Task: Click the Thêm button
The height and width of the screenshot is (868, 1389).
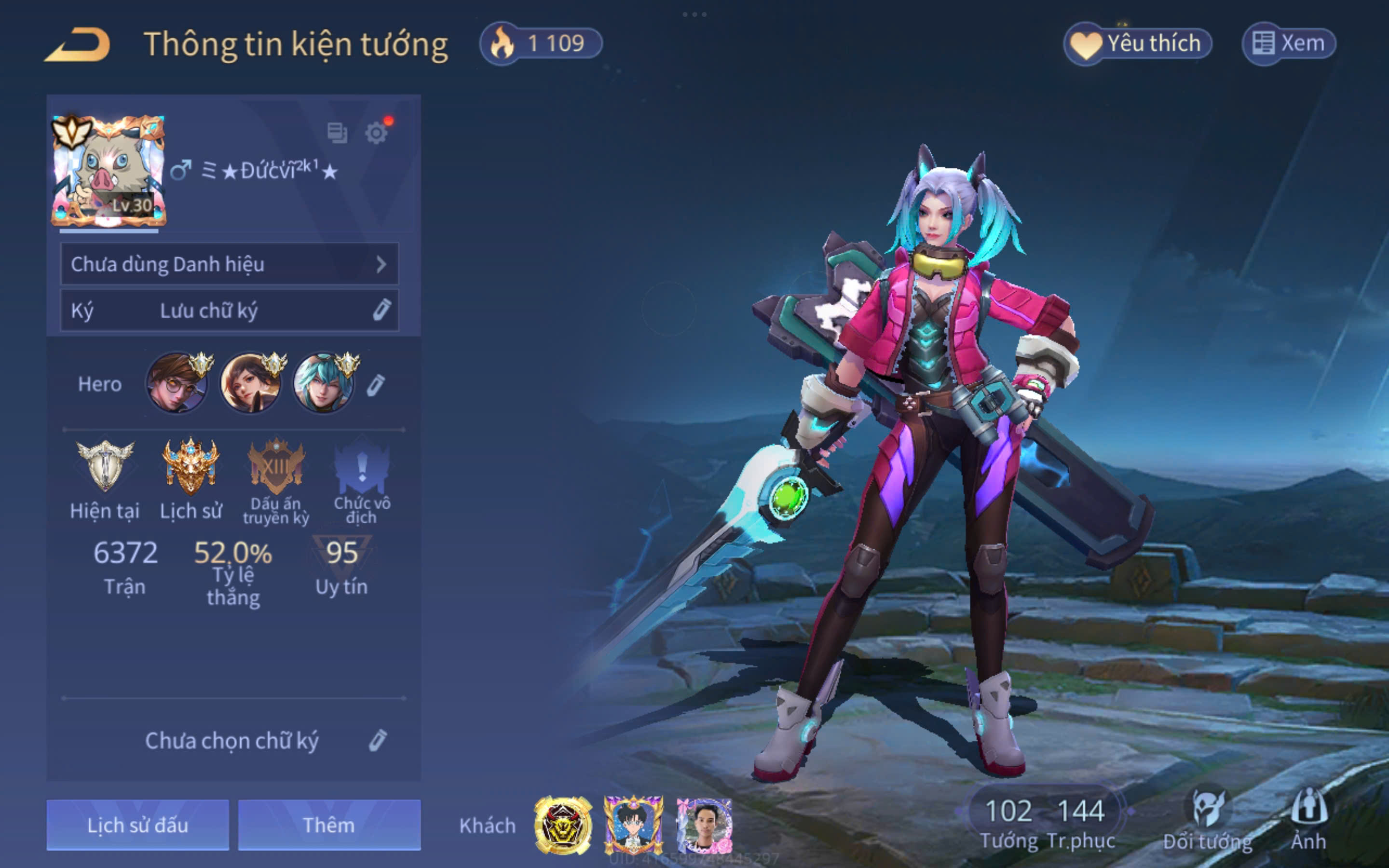Action: tap(329, 825)
